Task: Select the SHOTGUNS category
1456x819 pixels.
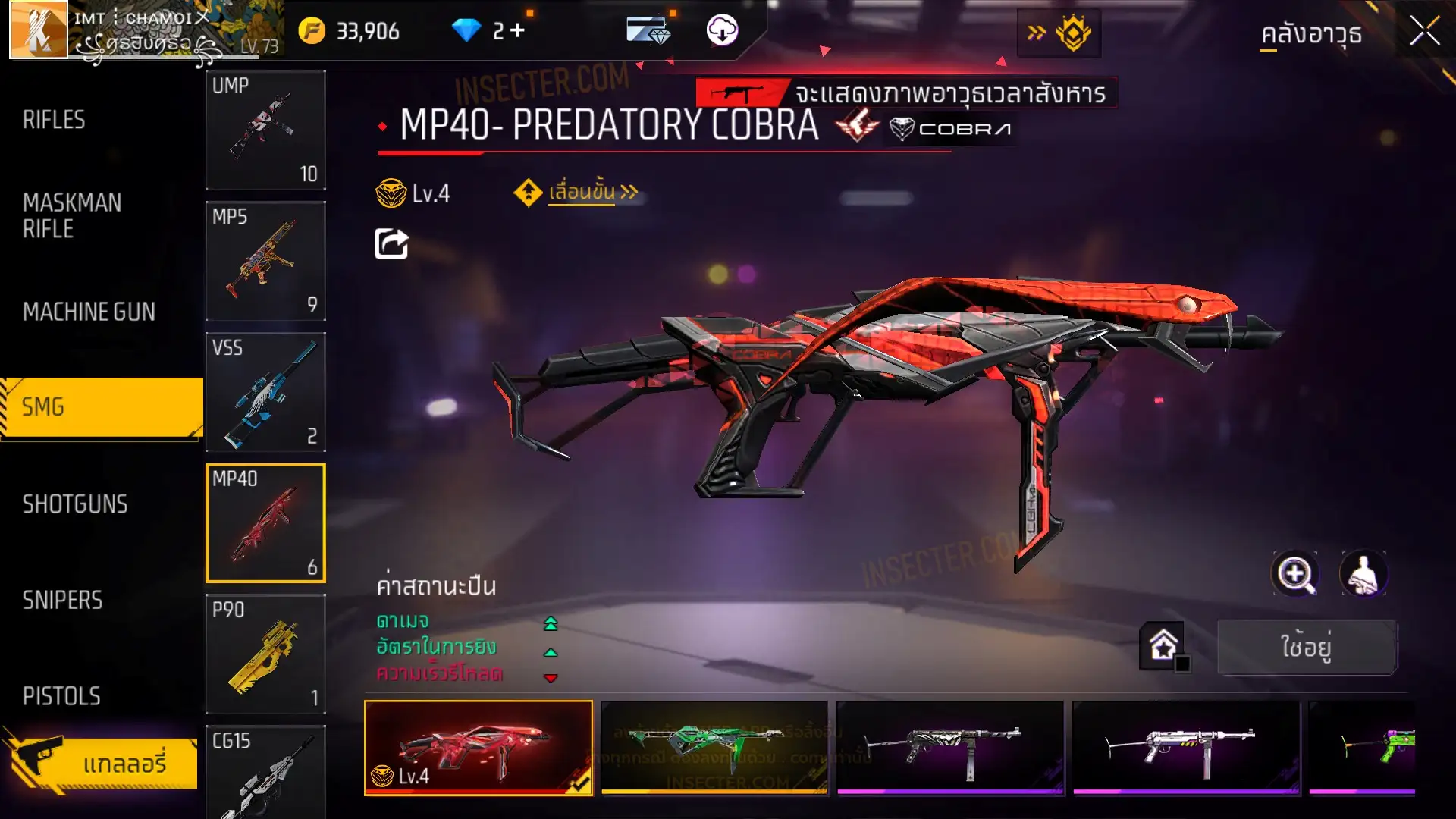Action: (x=75, y=504)
